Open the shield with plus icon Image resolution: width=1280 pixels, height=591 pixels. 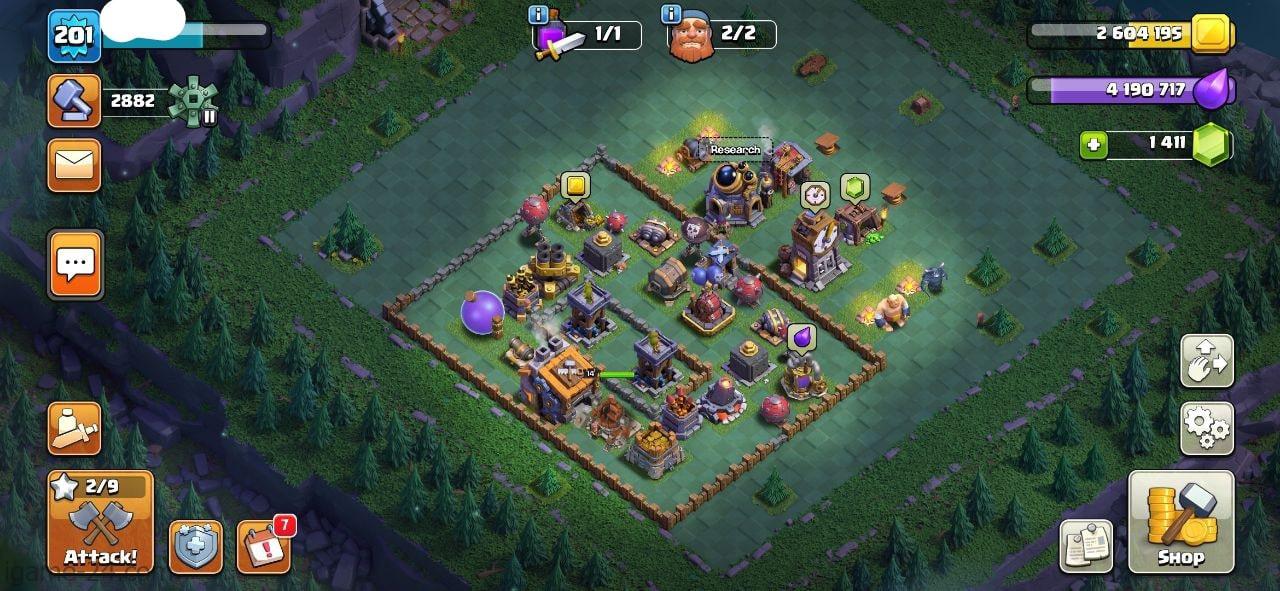coord(195,547)
